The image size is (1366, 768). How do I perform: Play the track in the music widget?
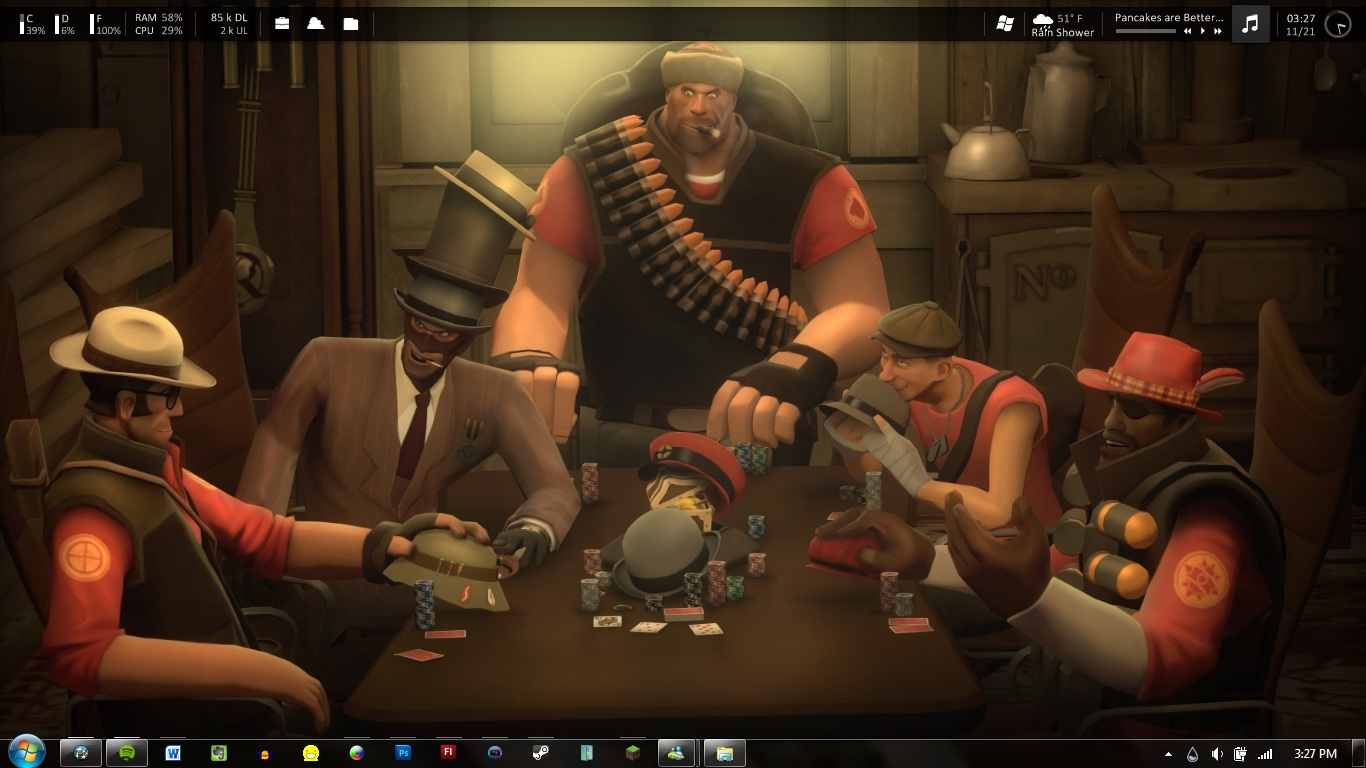(1202, 31)
